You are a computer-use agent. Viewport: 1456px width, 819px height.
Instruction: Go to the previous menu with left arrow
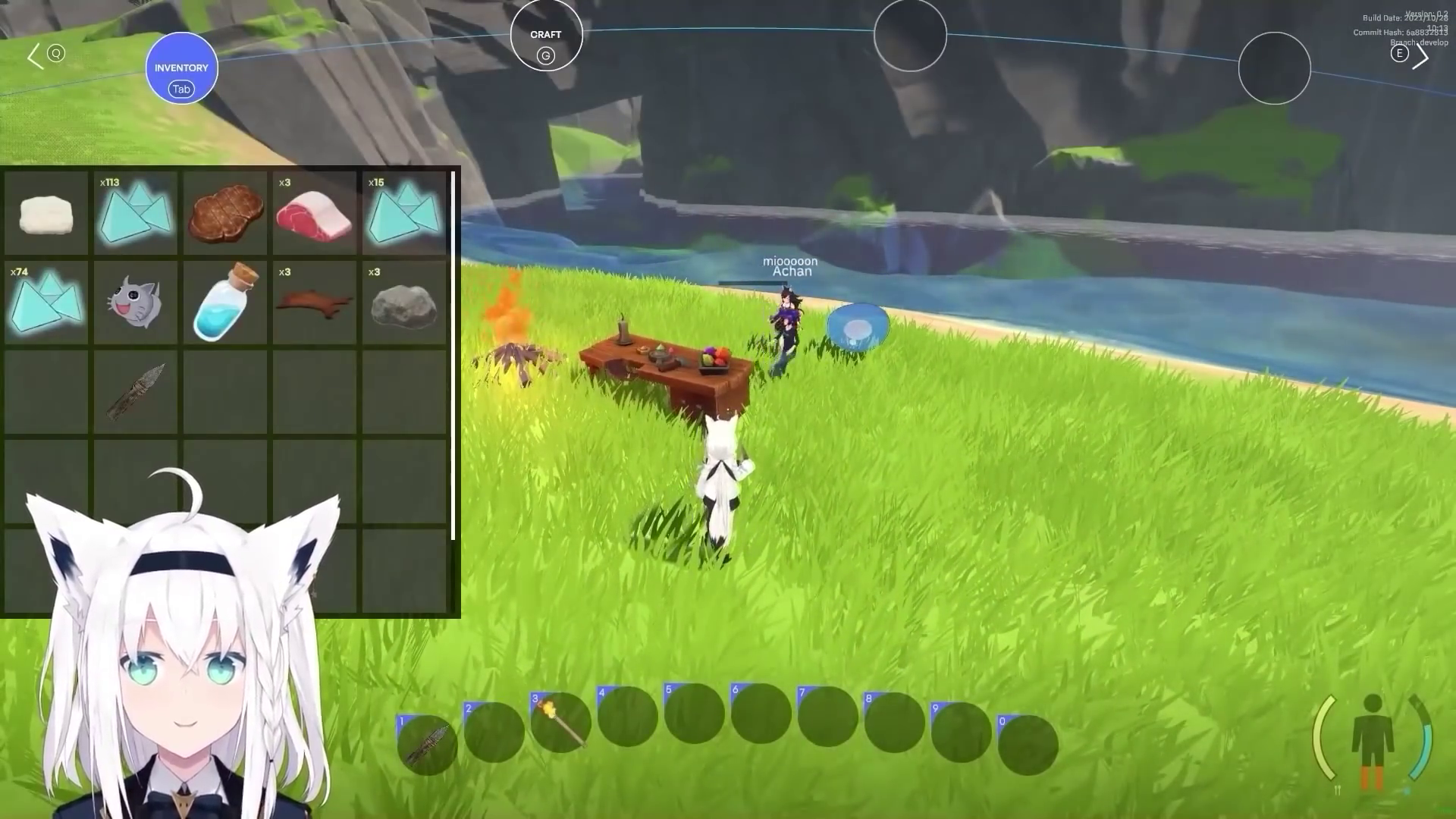coord(35,56)
